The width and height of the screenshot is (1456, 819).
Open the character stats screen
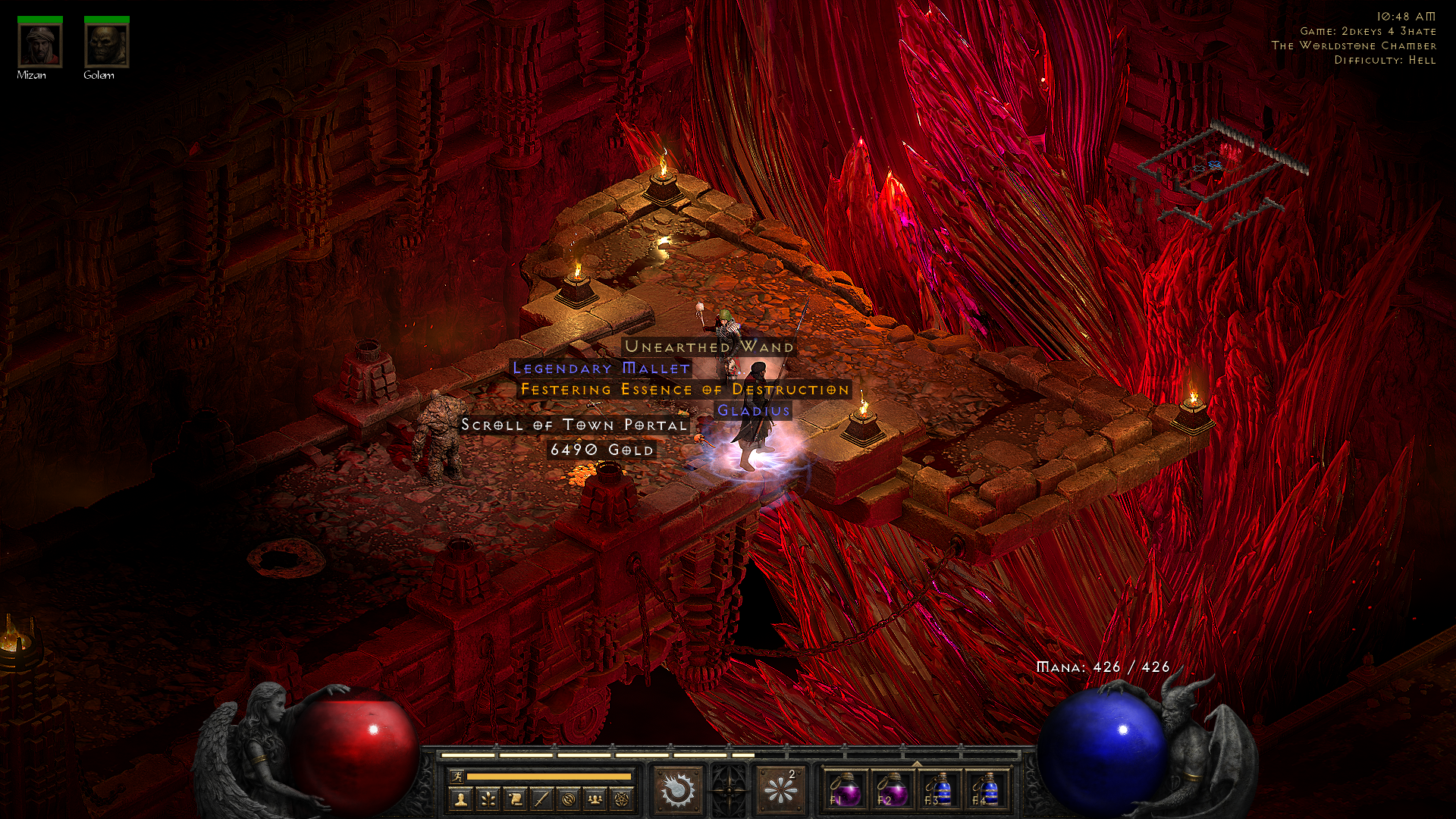[x=460, y=799]
